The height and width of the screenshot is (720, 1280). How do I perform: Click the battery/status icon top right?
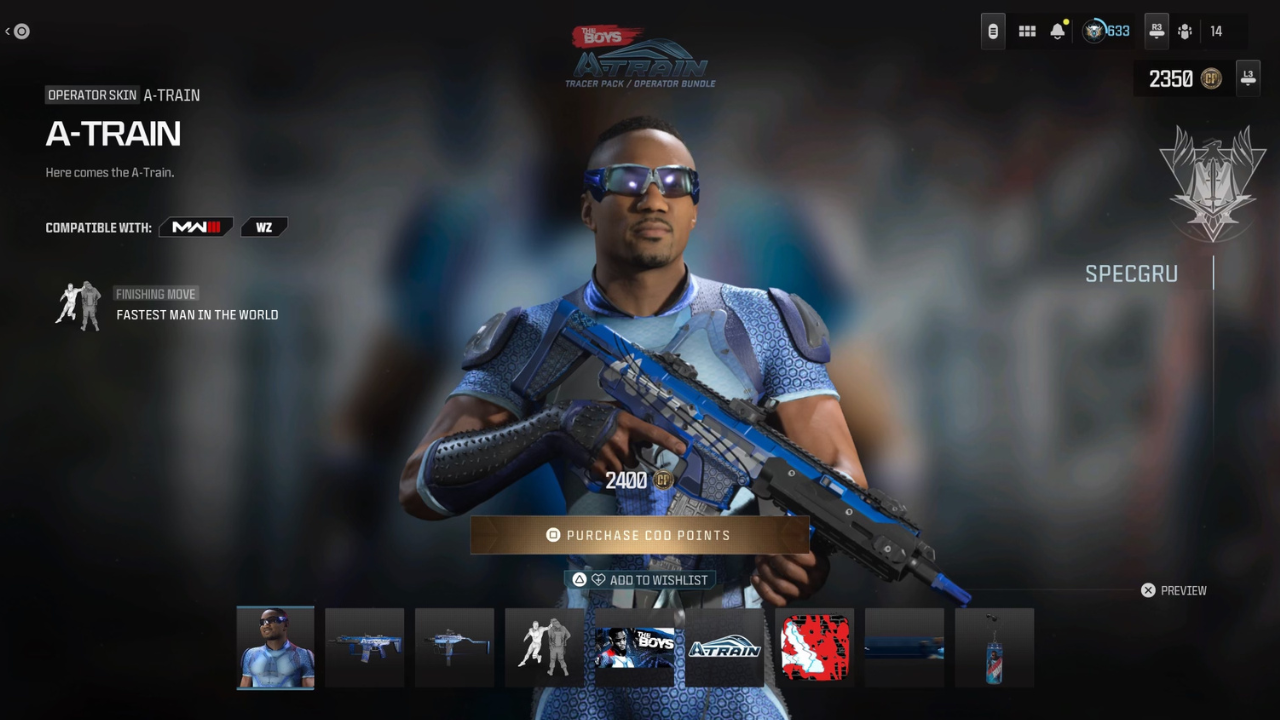pyautogui.click(x=992, y=31)
